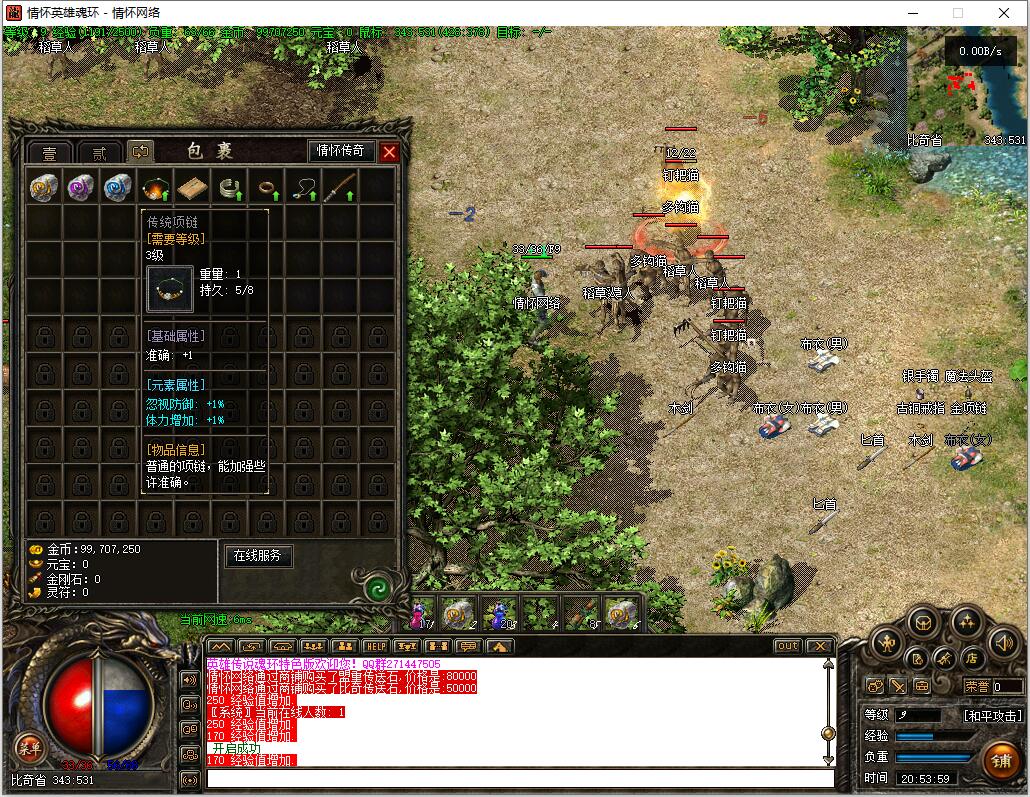Image resolution: width=1030 pixels, height=797 pixels.
Task: Open the 店 shop round button
Action: click(970, 659)
